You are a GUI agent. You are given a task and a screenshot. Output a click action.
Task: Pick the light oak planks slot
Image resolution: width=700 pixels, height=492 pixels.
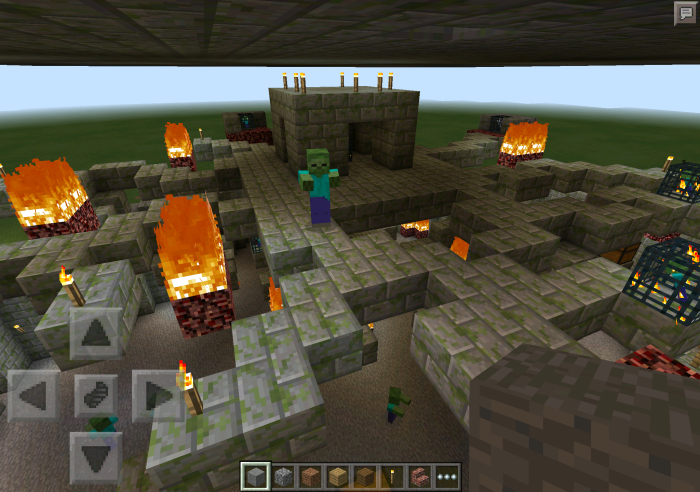click(x=338, y=477)
